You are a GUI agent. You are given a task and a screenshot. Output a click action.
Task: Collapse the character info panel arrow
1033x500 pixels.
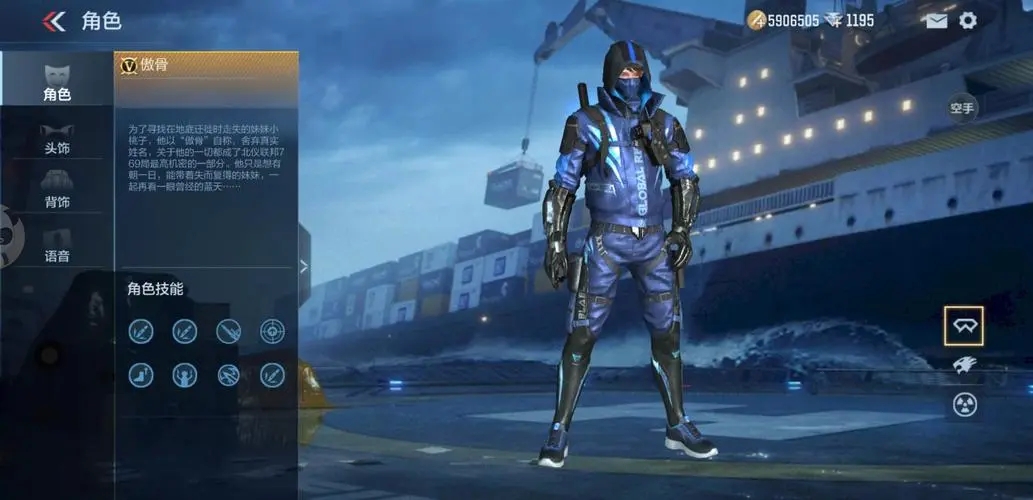click(304, 266)
